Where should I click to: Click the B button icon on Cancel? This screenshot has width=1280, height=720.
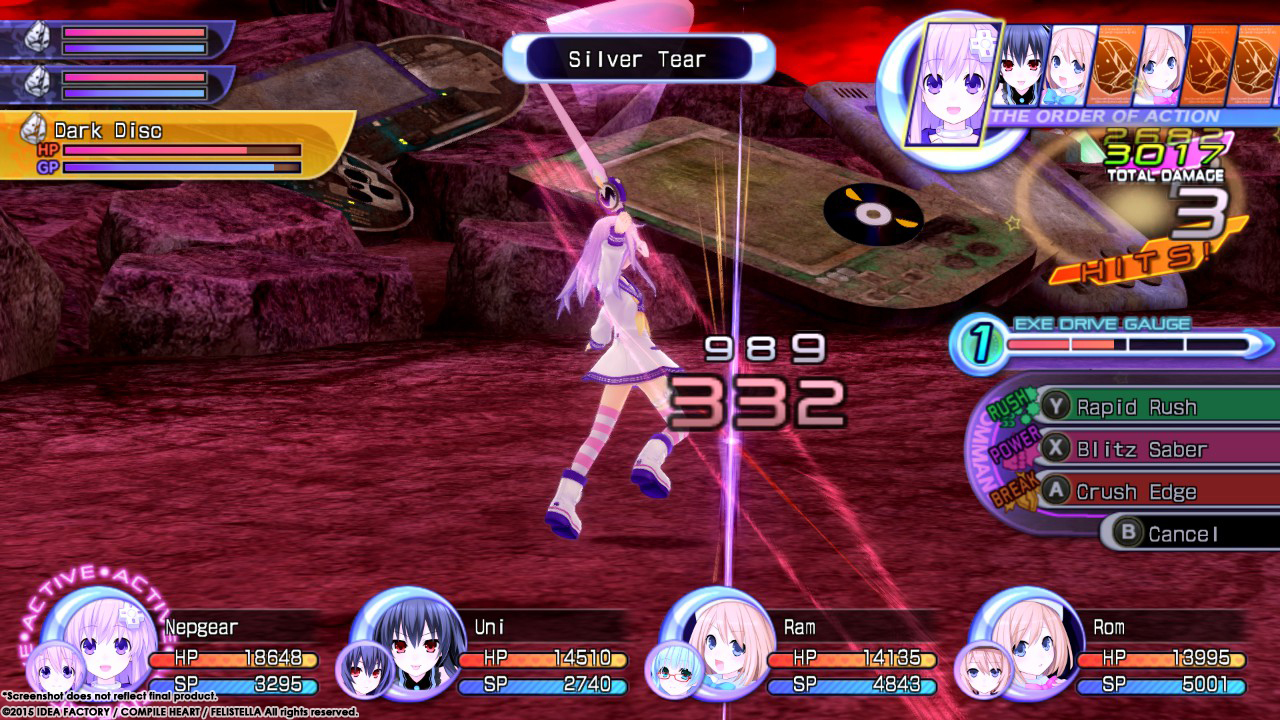click(1126, 533)
